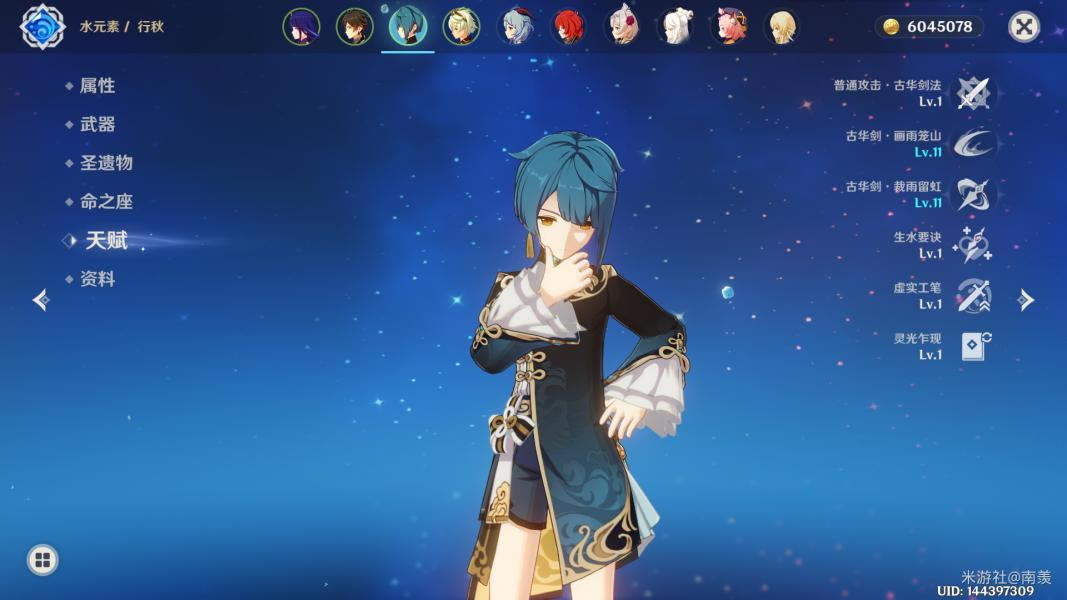Image resolution: width=1067 pixels, height=600 pixels.
Task: Open the 虚实工笔 passive talent
Action: (972, 296)
